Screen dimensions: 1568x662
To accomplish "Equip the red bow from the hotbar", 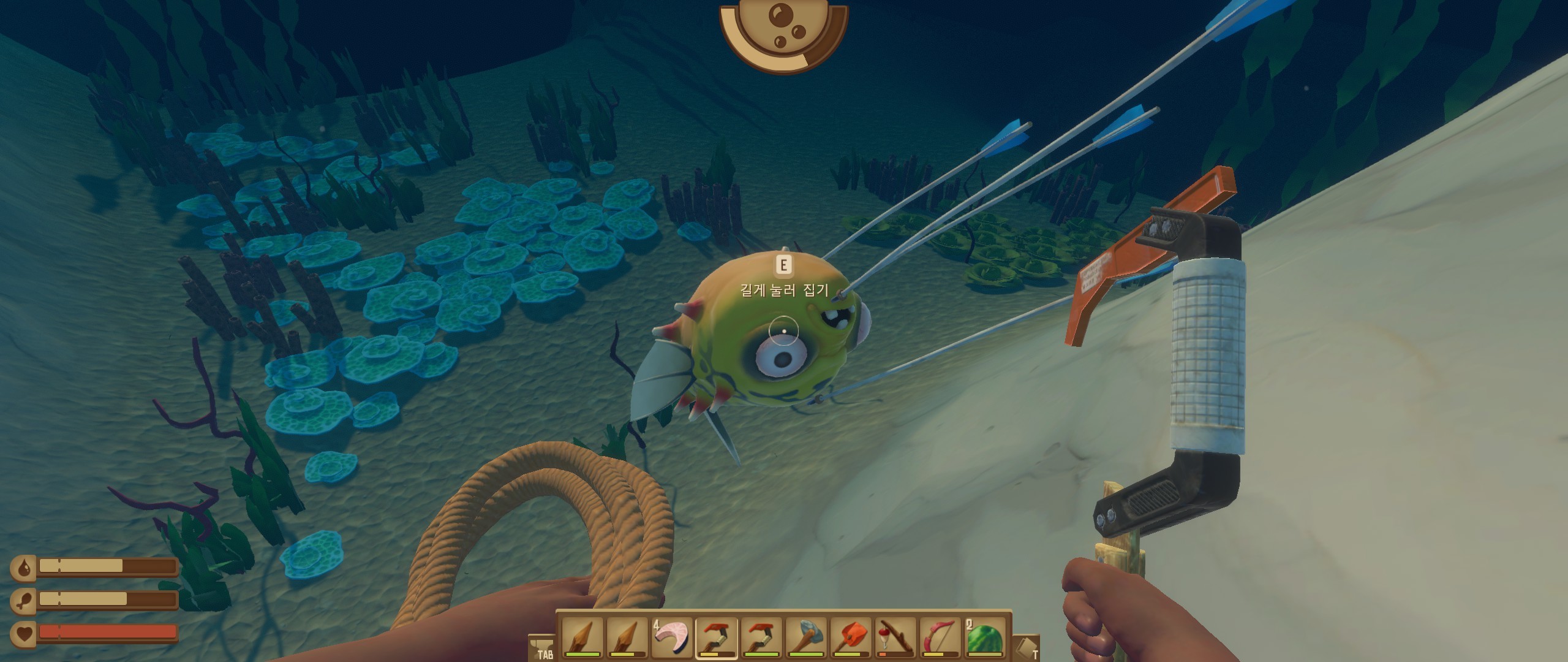I will [940, 637].
